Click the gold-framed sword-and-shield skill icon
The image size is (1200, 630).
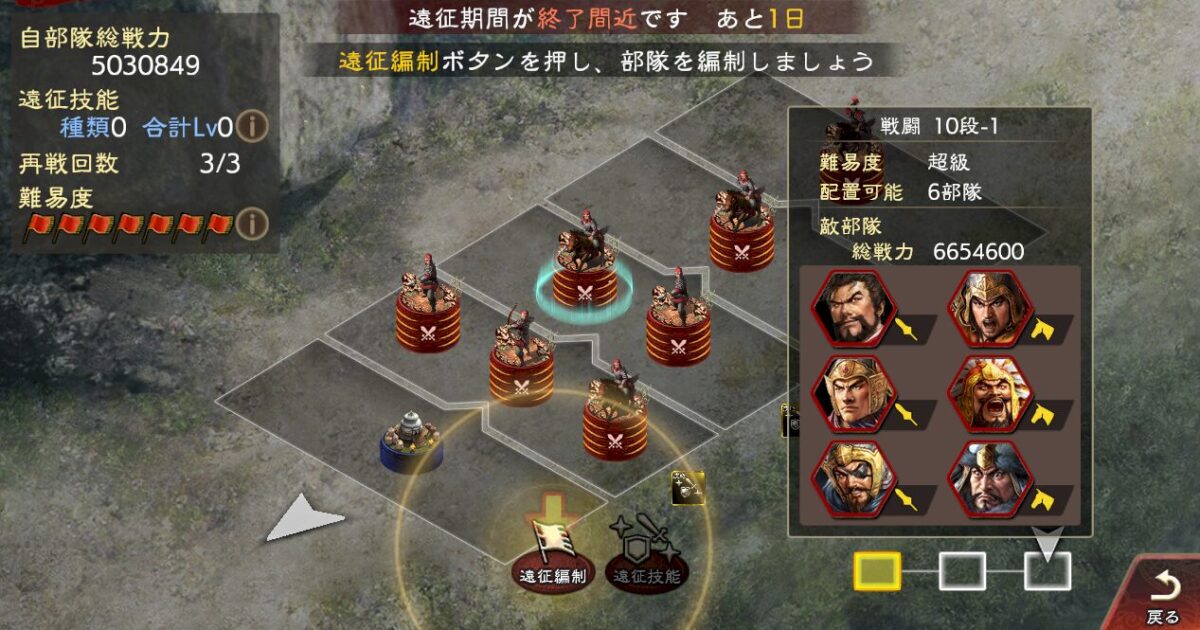coord(688,488)
